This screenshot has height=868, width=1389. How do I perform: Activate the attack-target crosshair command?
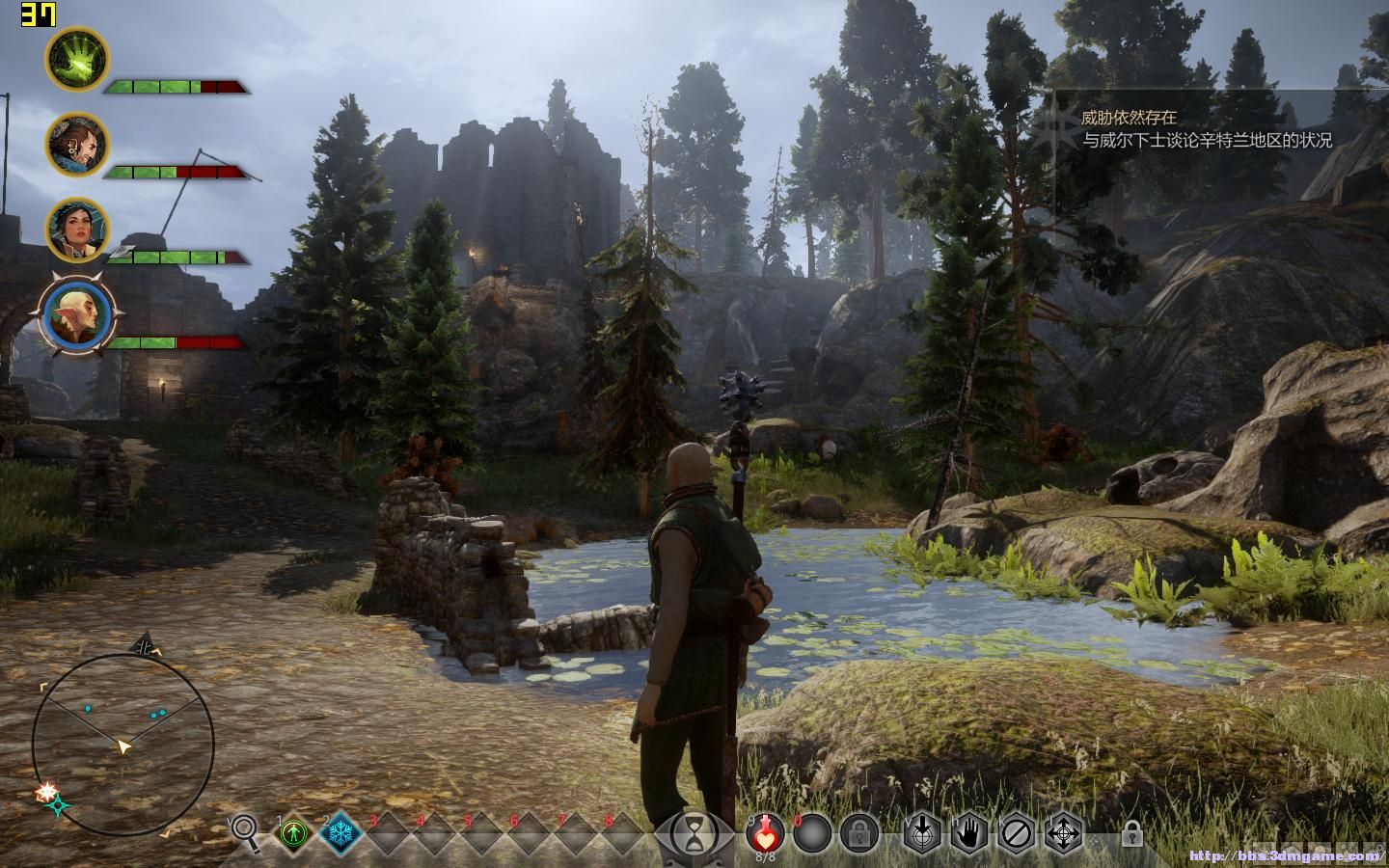[922, 833]
